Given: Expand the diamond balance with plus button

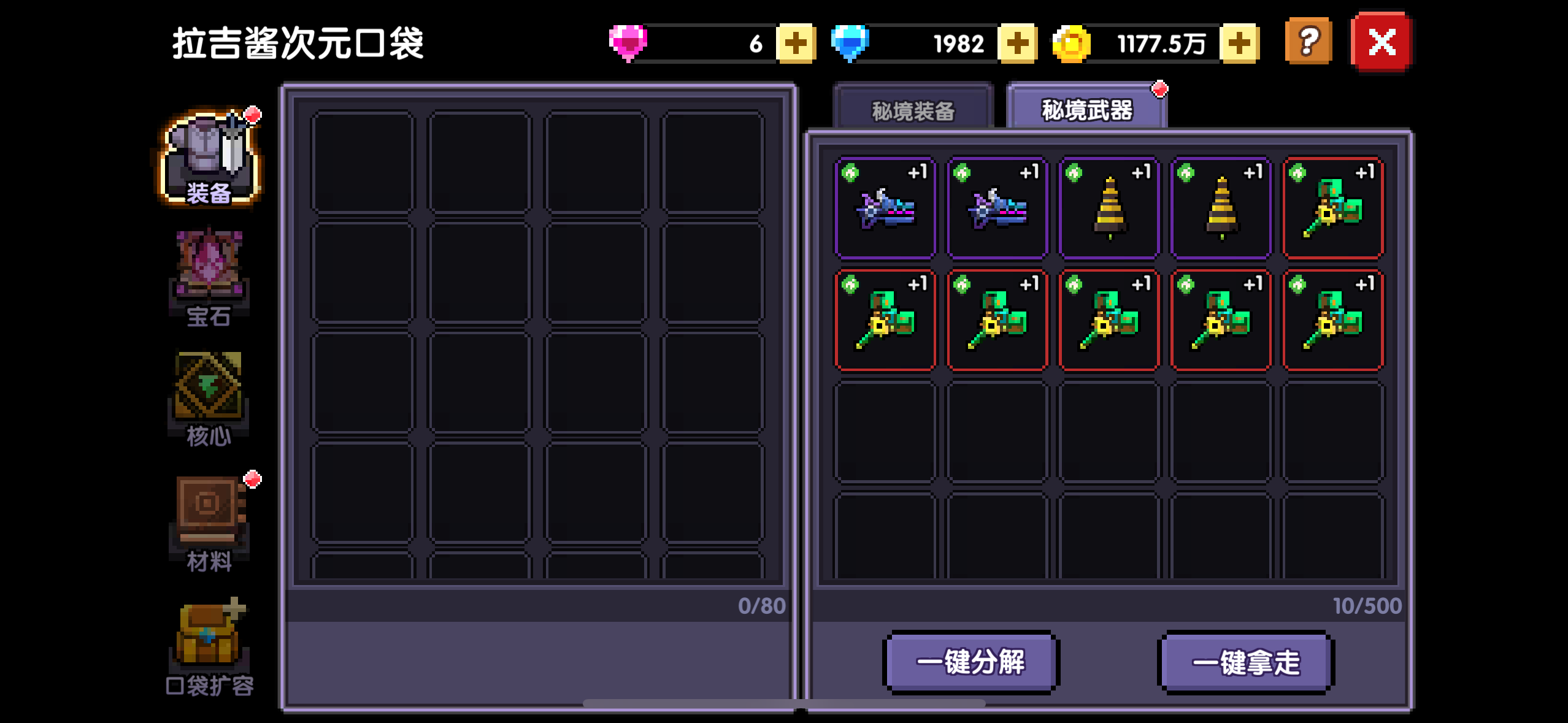Looking at the screenshot, I should pos(1018,42).
